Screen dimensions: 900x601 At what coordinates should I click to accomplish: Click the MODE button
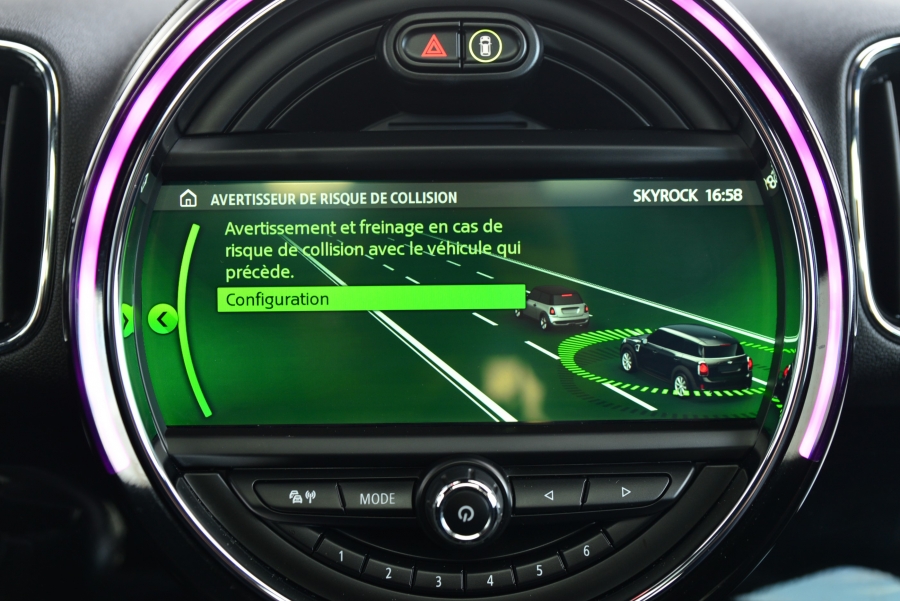click(377, 498)
